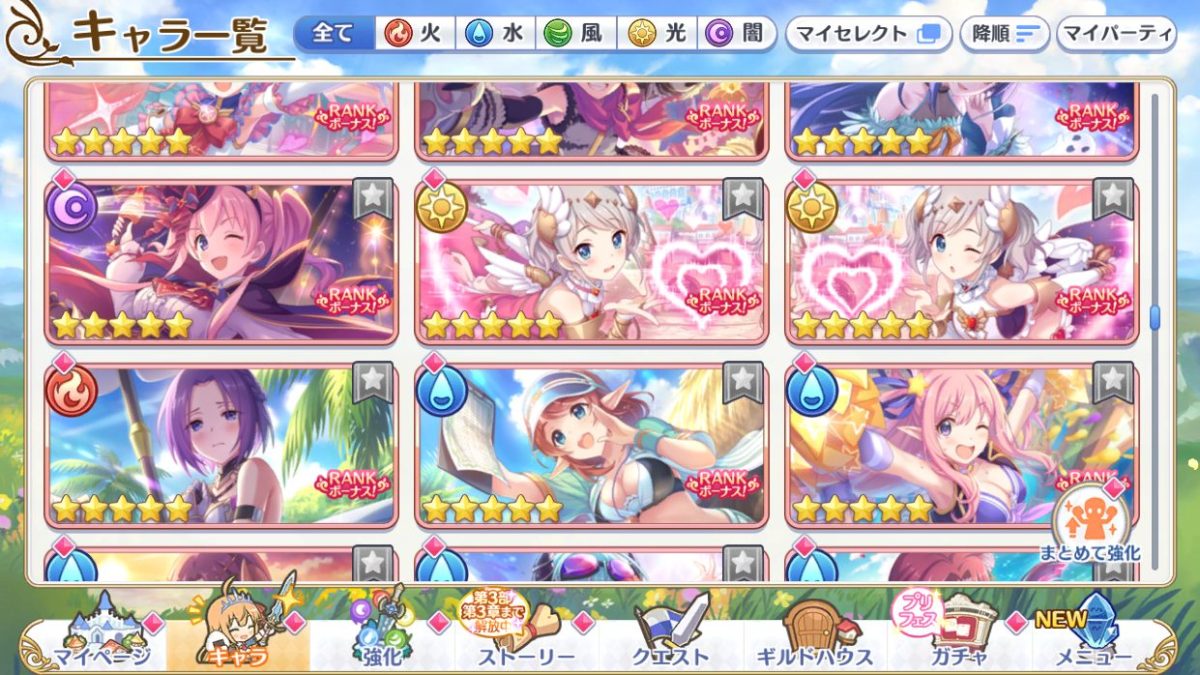Open the マイセレクト selection button
This screenshot has height=675, width=1200.
(x=866, y=34)
